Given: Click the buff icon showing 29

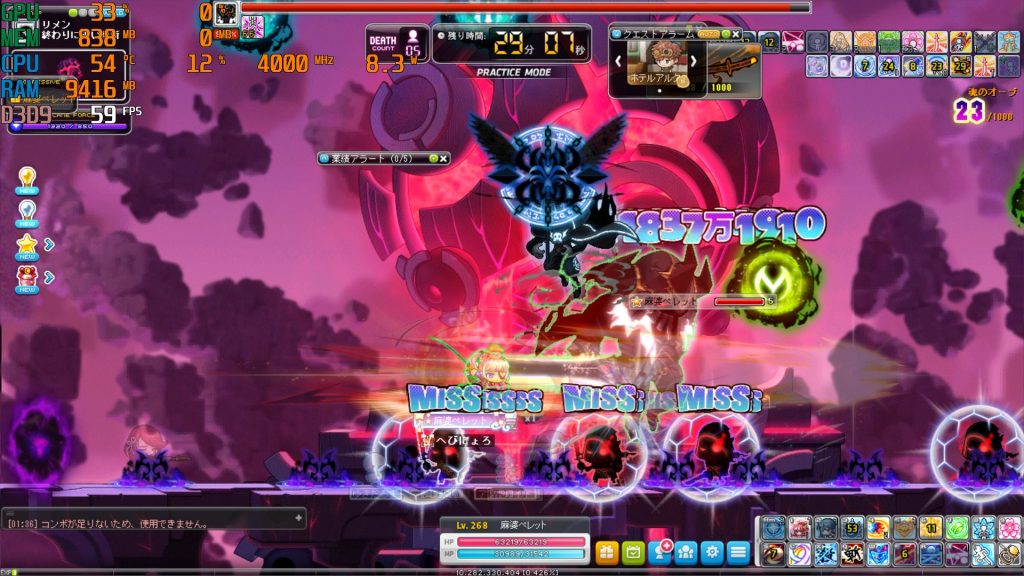Looking at the screenshot, I should [961, 66].
